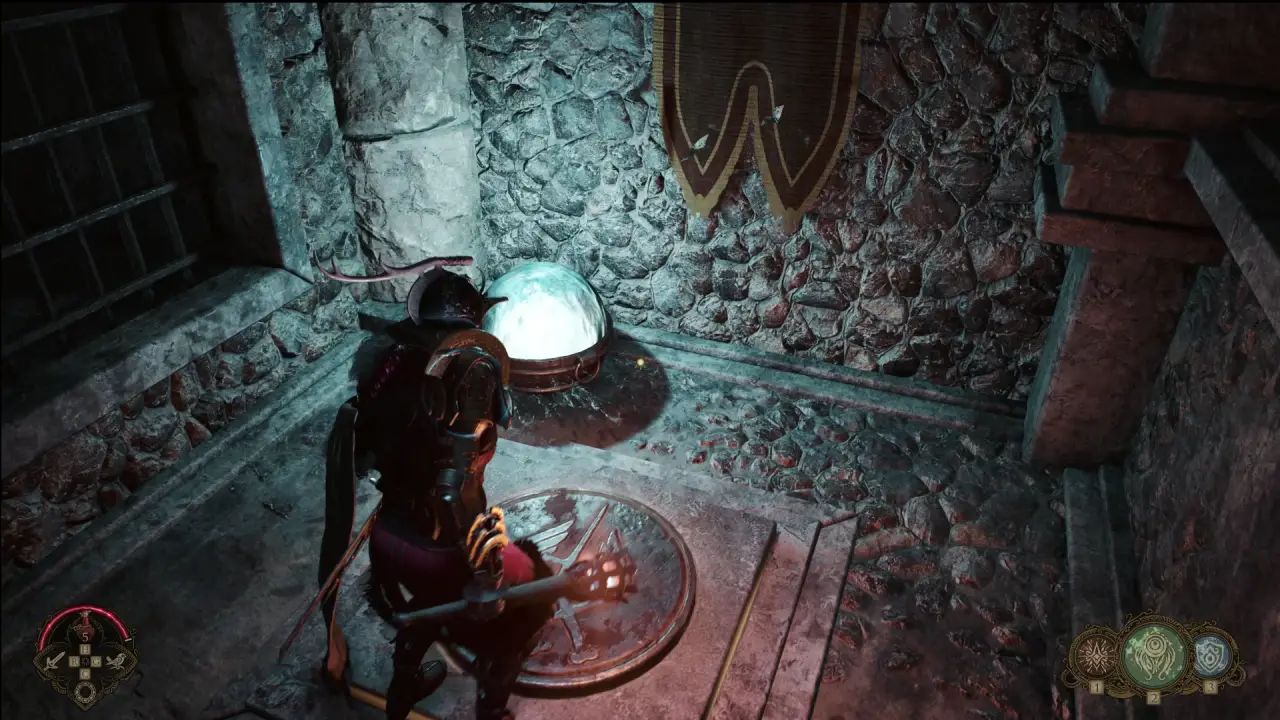Image resolution: width=1280 pixels, height=720 pixels.
Task: Select the bird icon in the quick wheel
Action: [x=119, y=661]
